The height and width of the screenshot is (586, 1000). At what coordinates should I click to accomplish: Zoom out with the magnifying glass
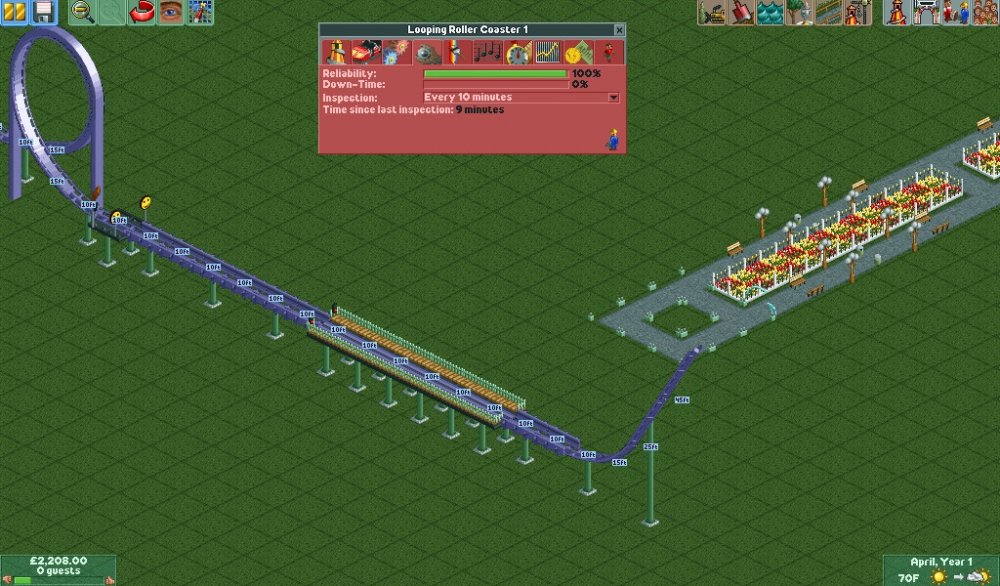(83, 12)
